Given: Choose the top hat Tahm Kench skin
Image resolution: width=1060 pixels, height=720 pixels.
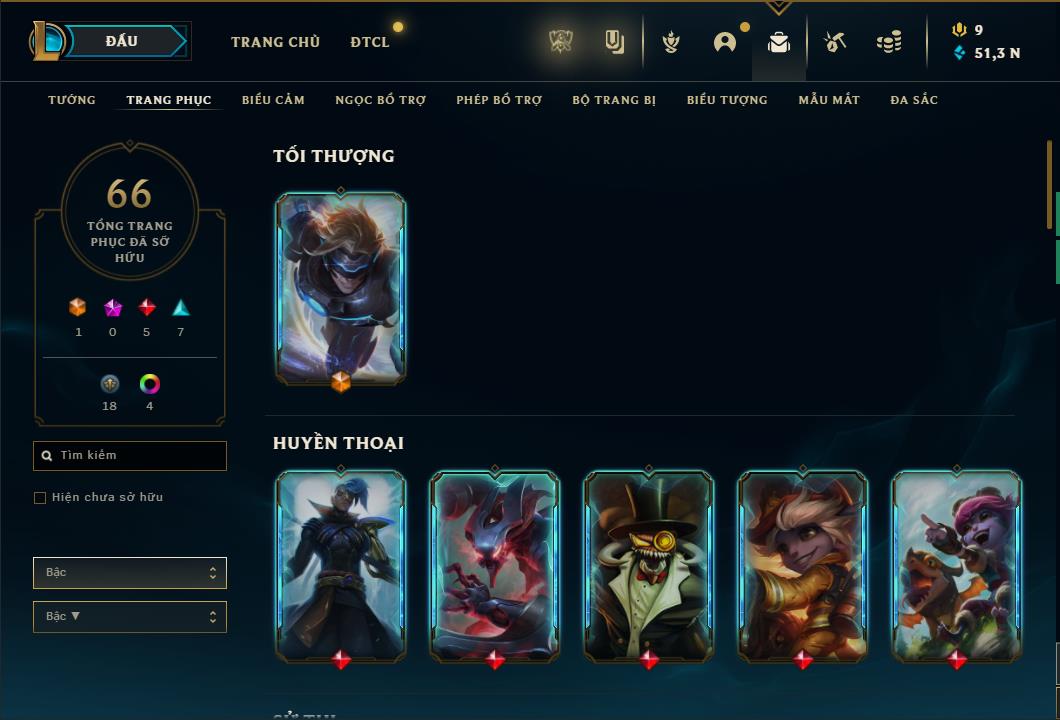Looking at the screenshot, I should 649,566.
